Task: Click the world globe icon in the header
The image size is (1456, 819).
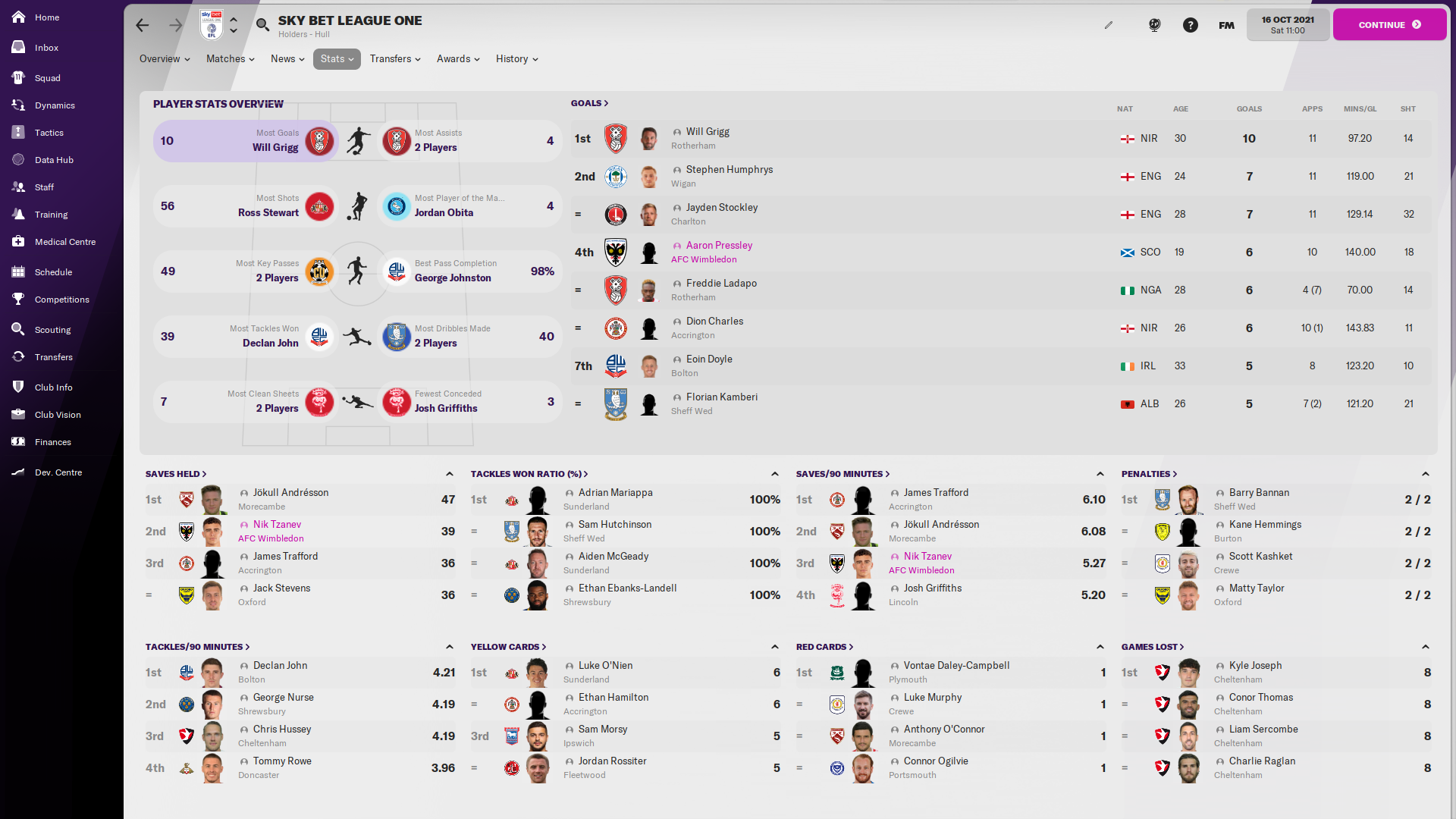Action: (1154, 24)
